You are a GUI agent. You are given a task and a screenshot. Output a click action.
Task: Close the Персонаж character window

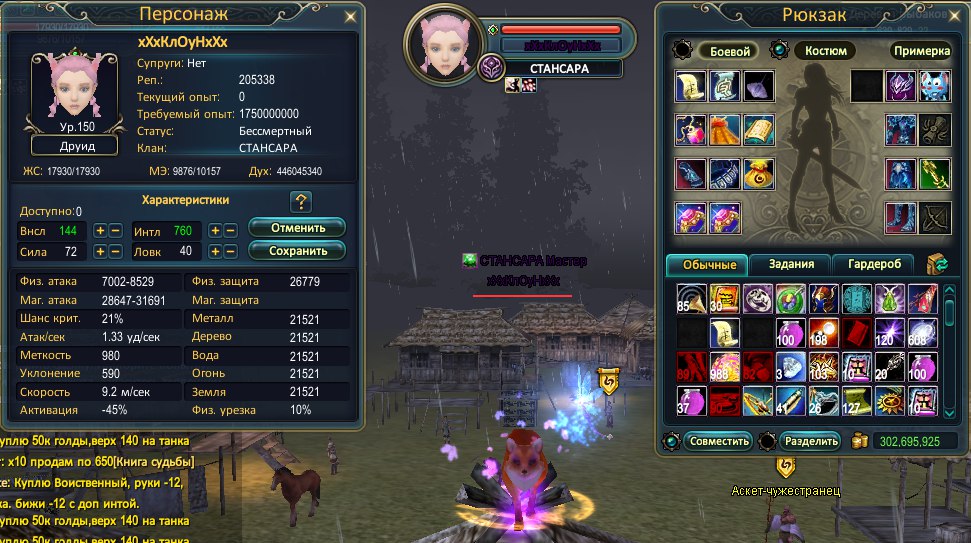349,16
